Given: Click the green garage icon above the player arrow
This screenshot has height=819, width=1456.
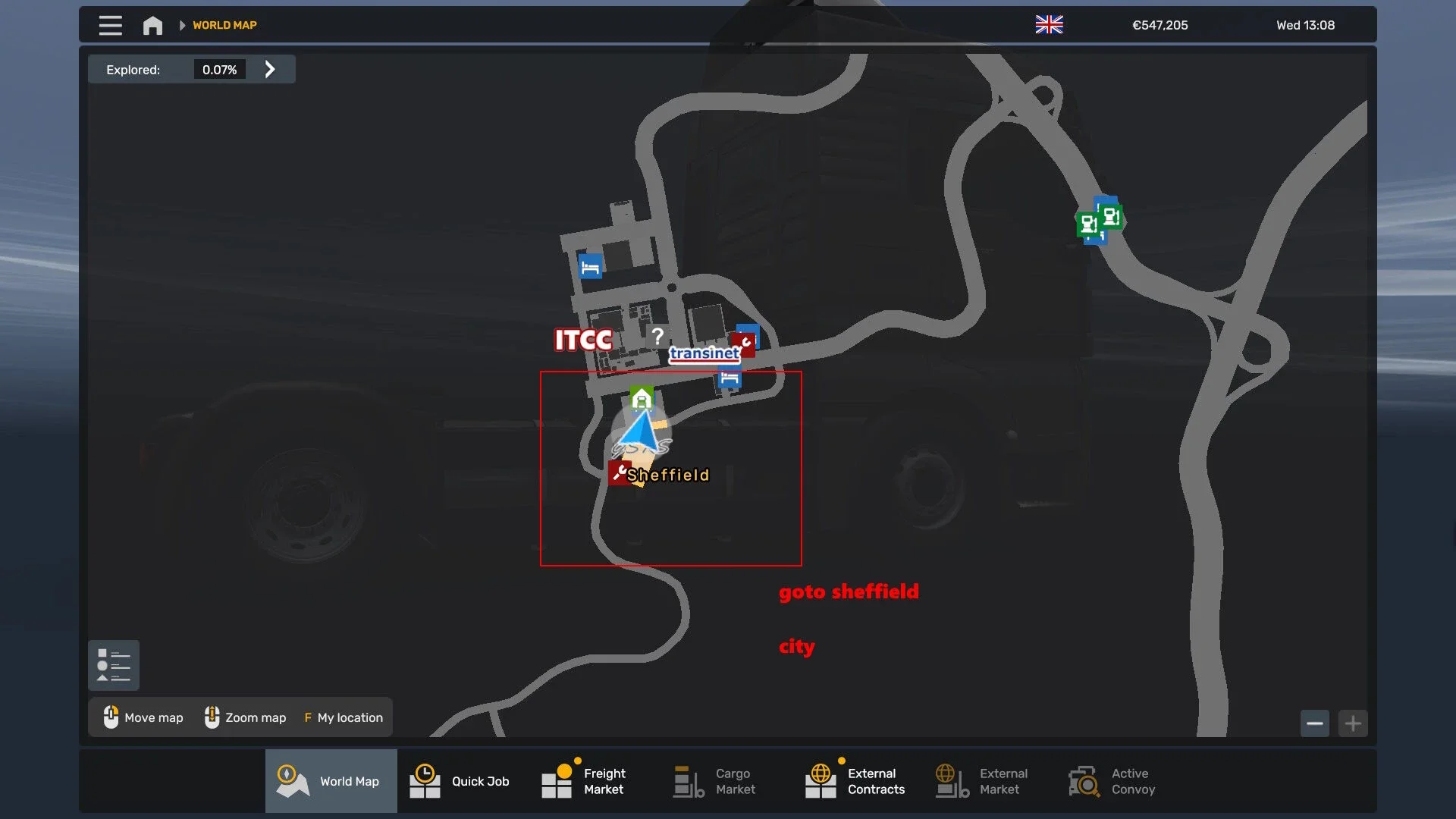Looking at the screenshot, I should [642, 397].
